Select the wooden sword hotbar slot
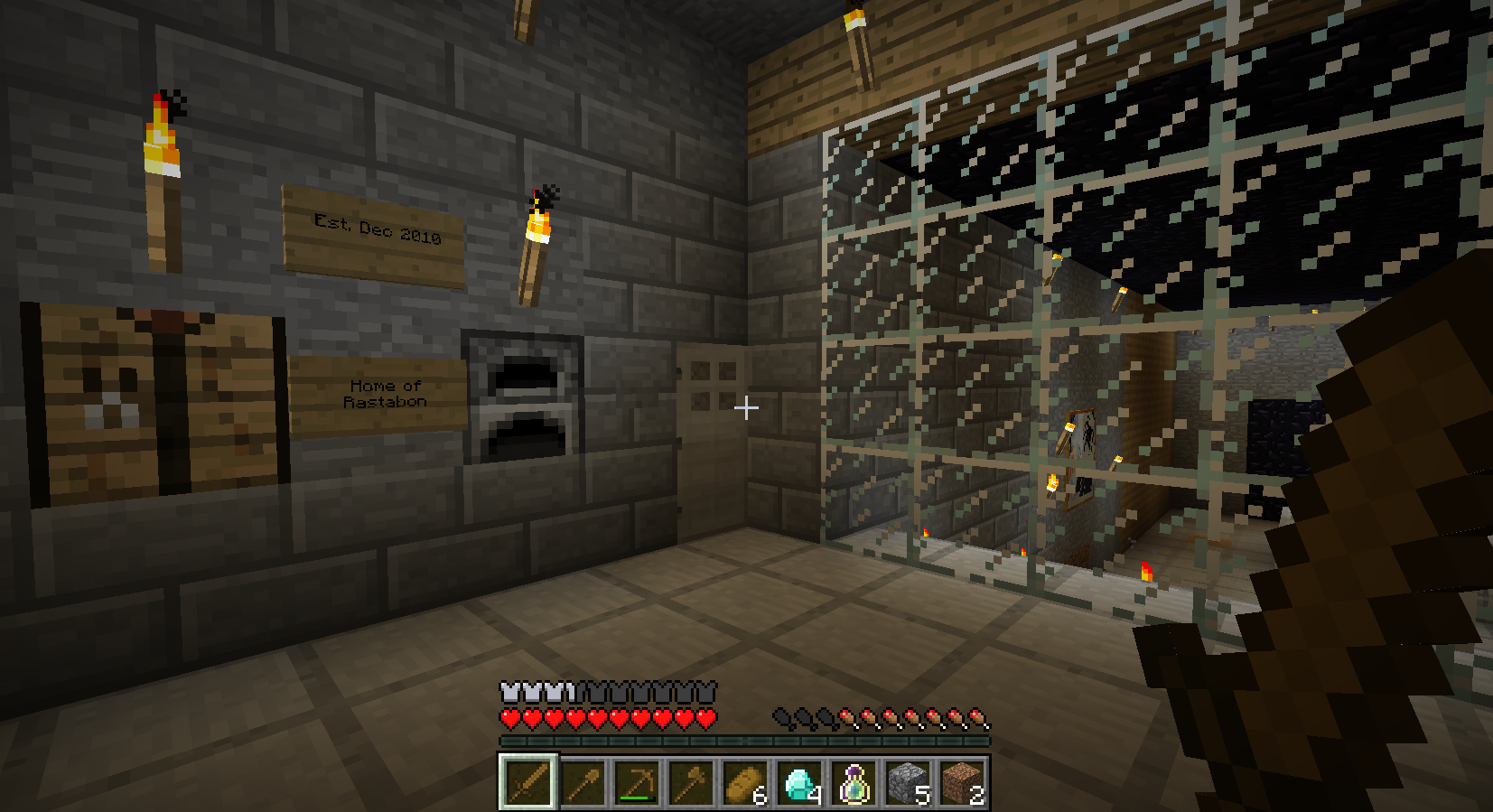This screenshot has height=812, width=1493. pyautogui.click(x=527, y=782)
